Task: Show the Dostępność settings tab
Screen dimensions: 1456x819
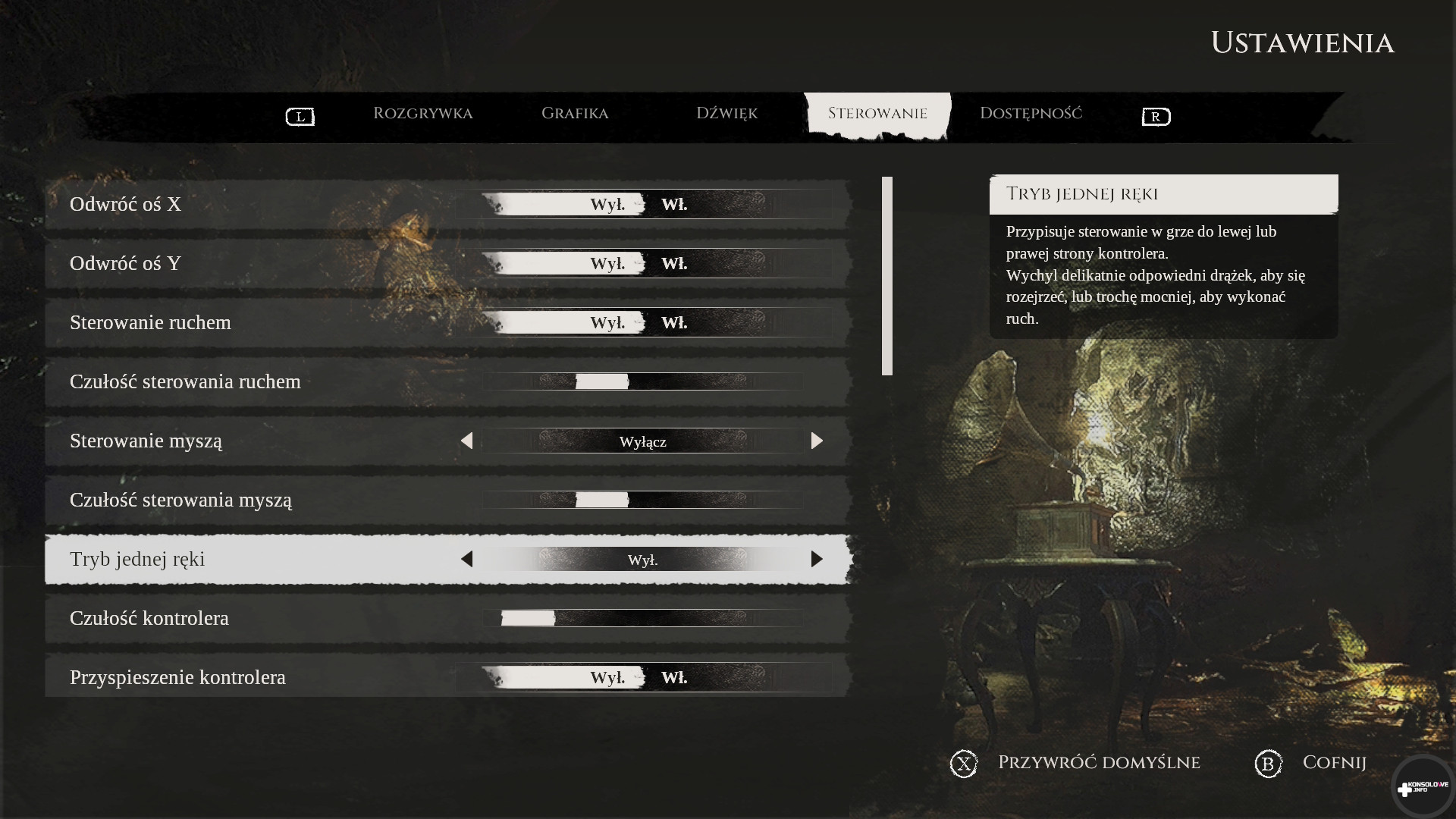Action: tap(1031, 114)
